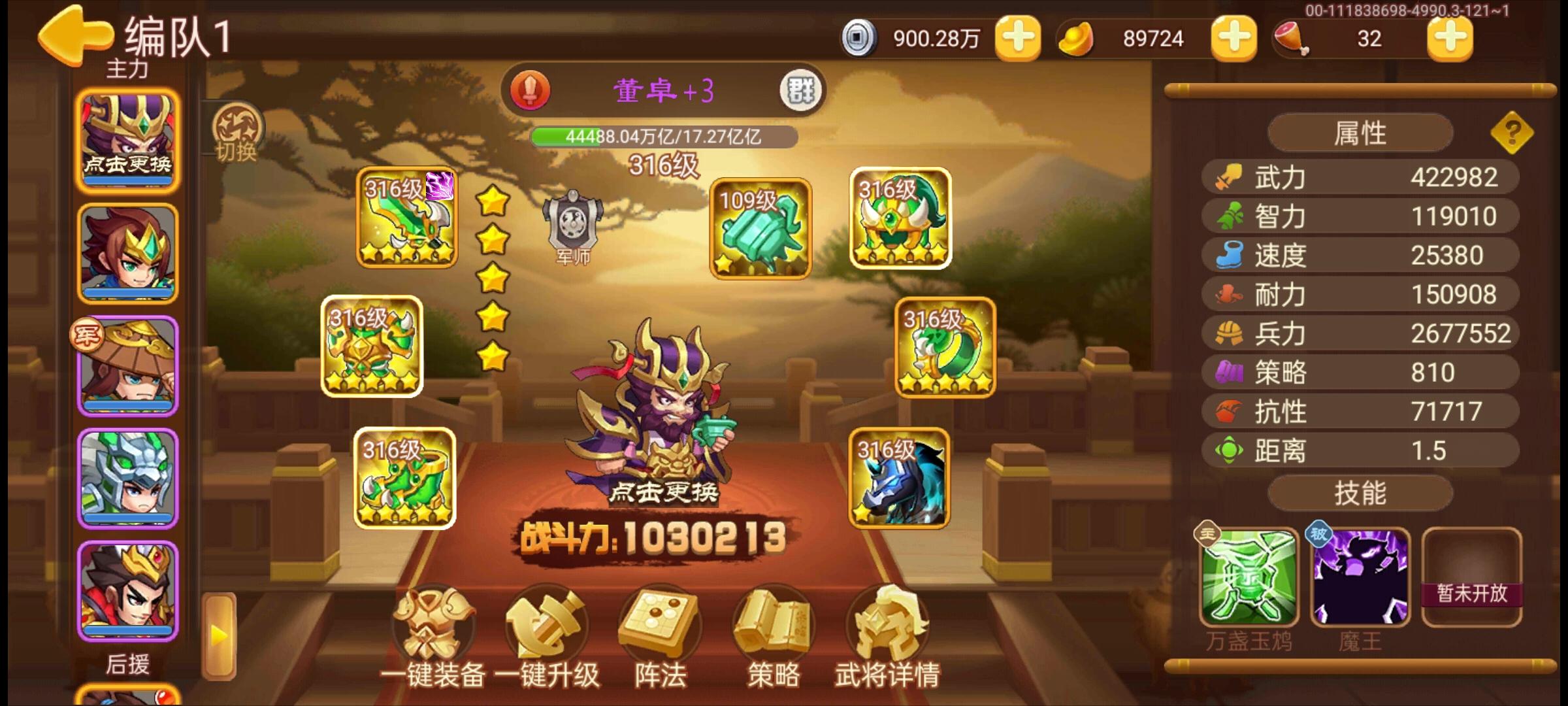This screenshot has width=1568, height=706.
Task: Switch to the 属性 attributes tab
Action: pyautogui.click(x=1361, y=131)
